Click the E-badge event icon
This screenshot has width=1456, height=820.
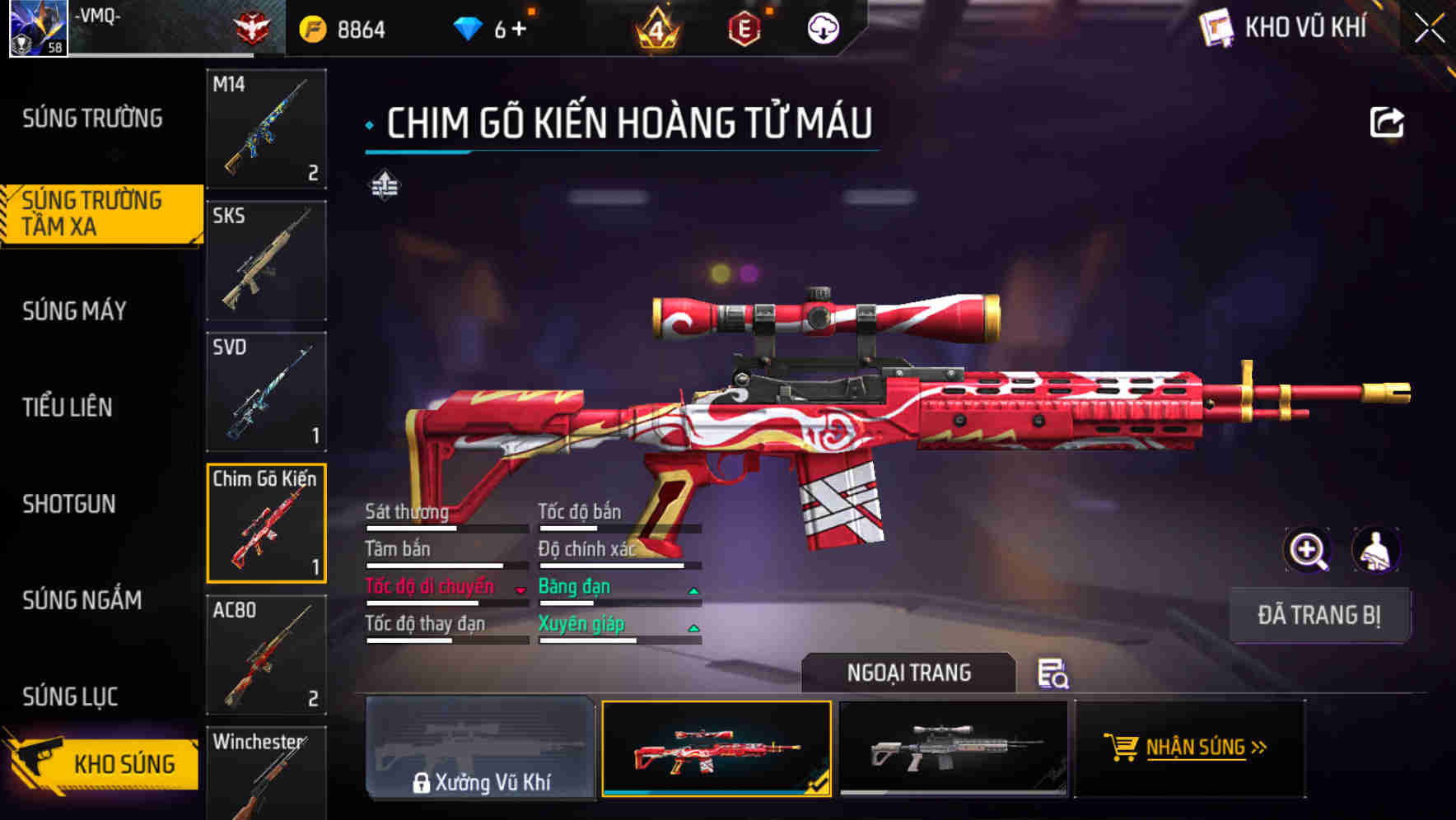[745, 26]
